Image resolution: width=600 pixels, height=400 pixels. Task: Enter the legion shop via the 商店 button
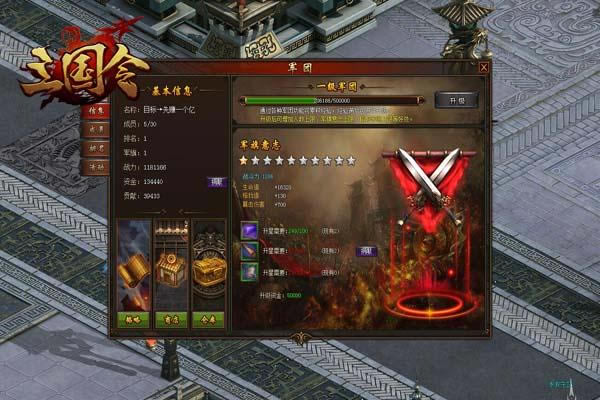pyautogui.click(x=171, y=320)
